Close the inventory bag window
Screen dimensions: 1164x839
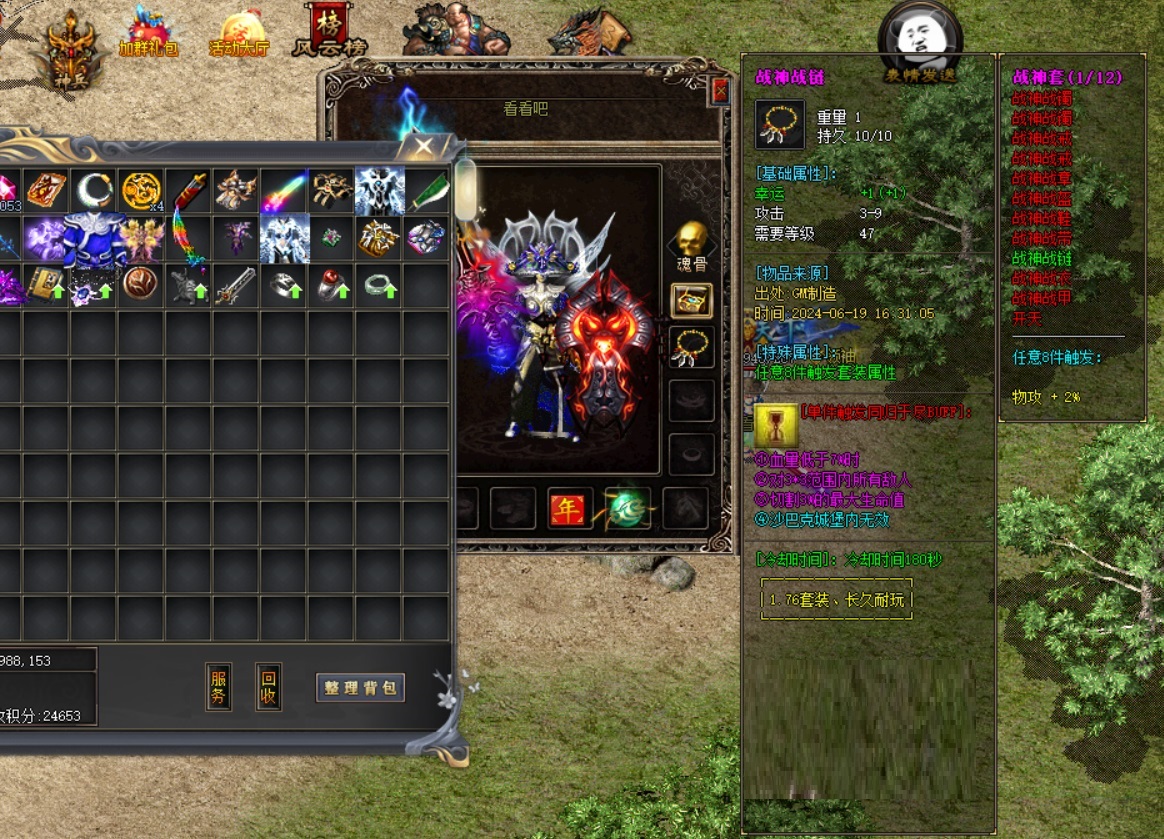point(424,148)
